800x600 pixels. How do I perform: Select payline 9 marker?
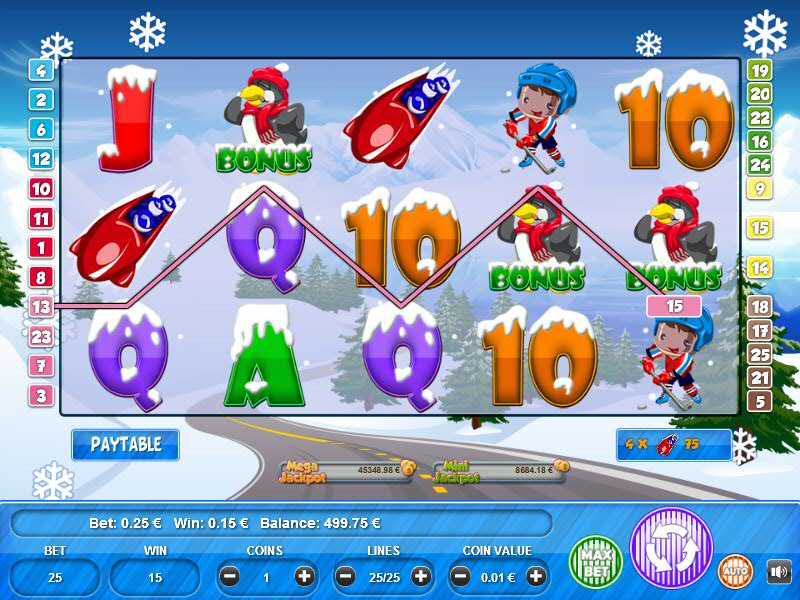(759, 188)
